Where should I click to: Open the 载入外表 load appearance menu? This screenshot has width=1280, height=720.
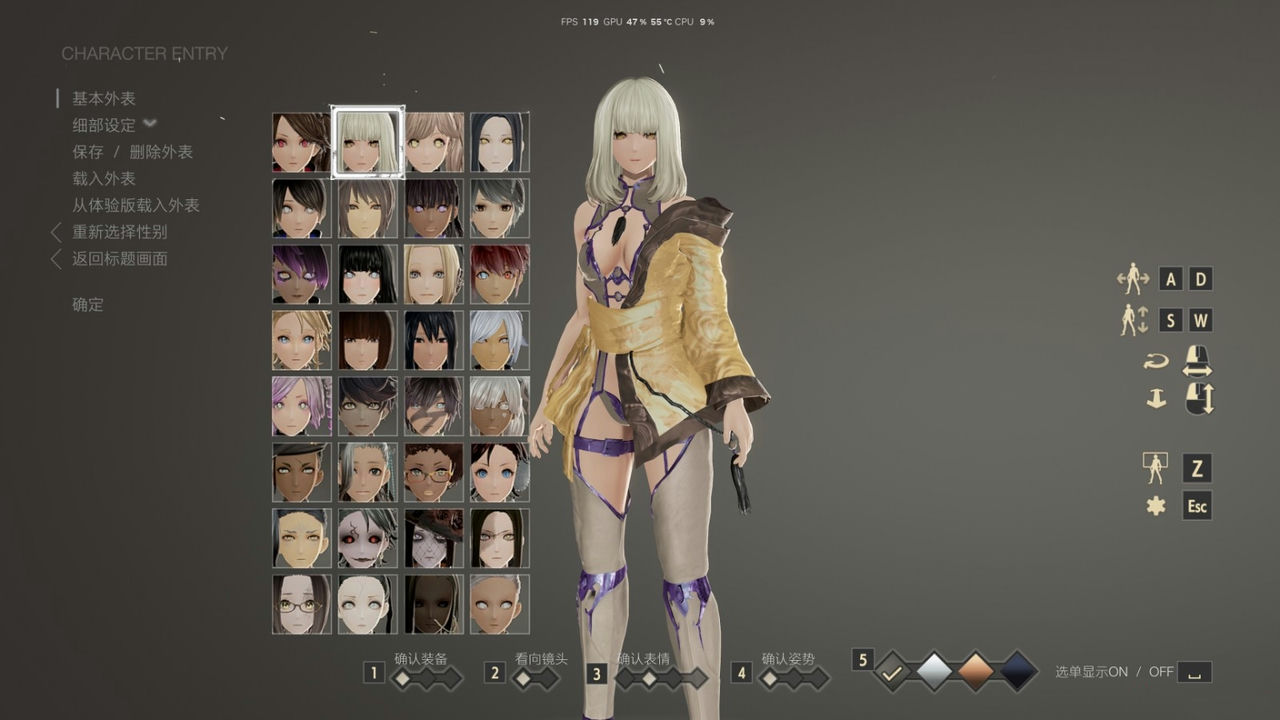pos(102,179)
